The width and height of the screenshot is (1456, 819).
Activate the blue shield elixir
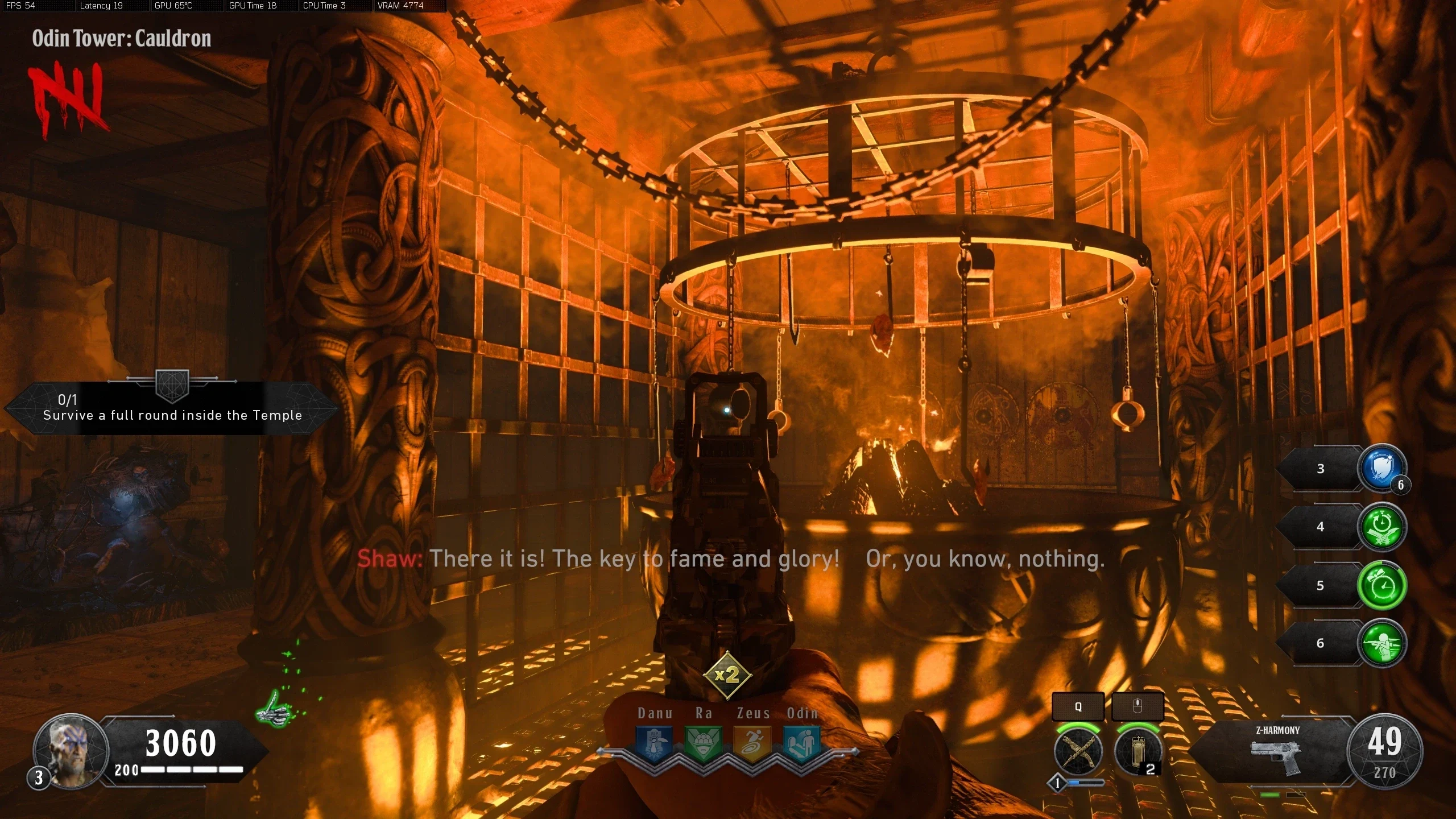point(1382,469)
